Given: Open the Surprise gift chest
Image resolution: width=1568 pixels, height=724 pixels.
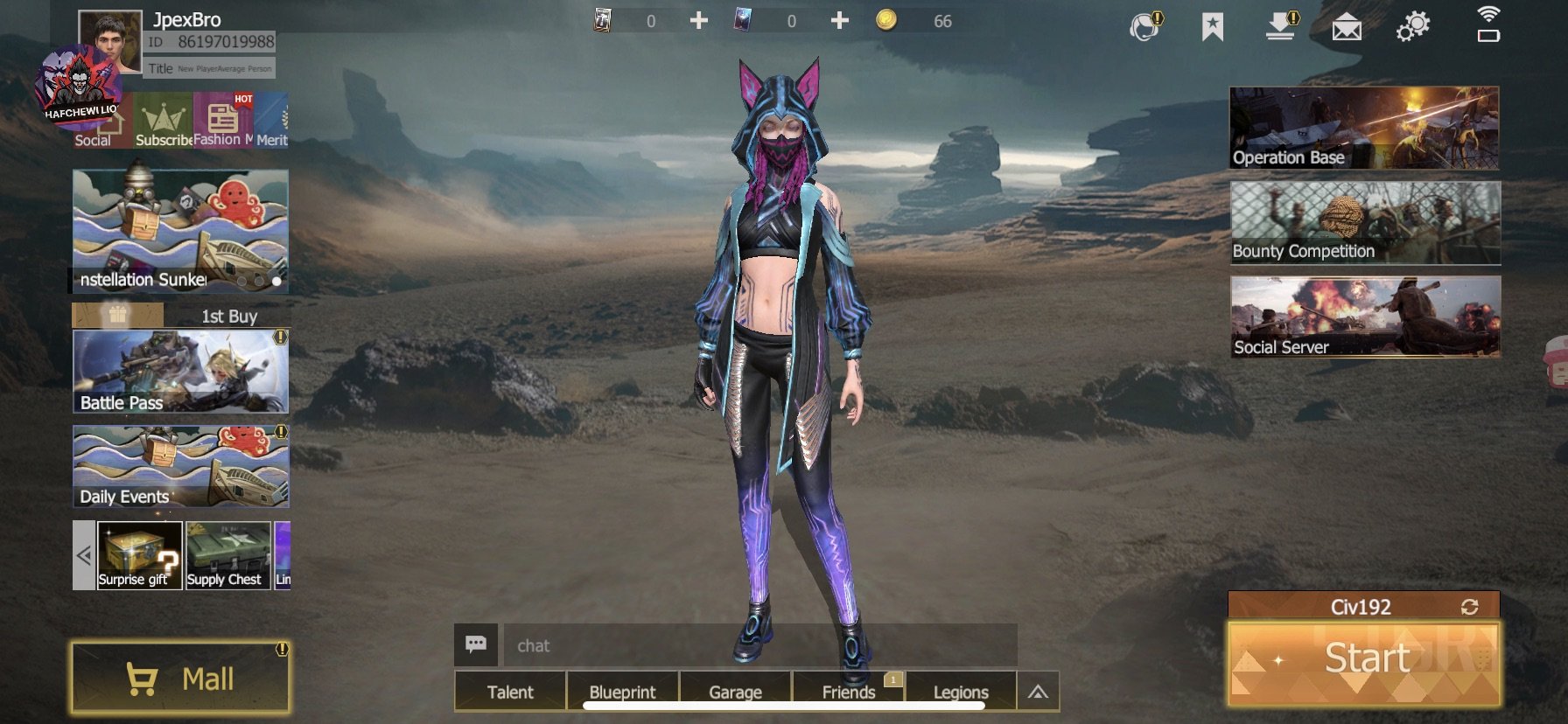Looking at the screenshot, I should pos(139,555).
